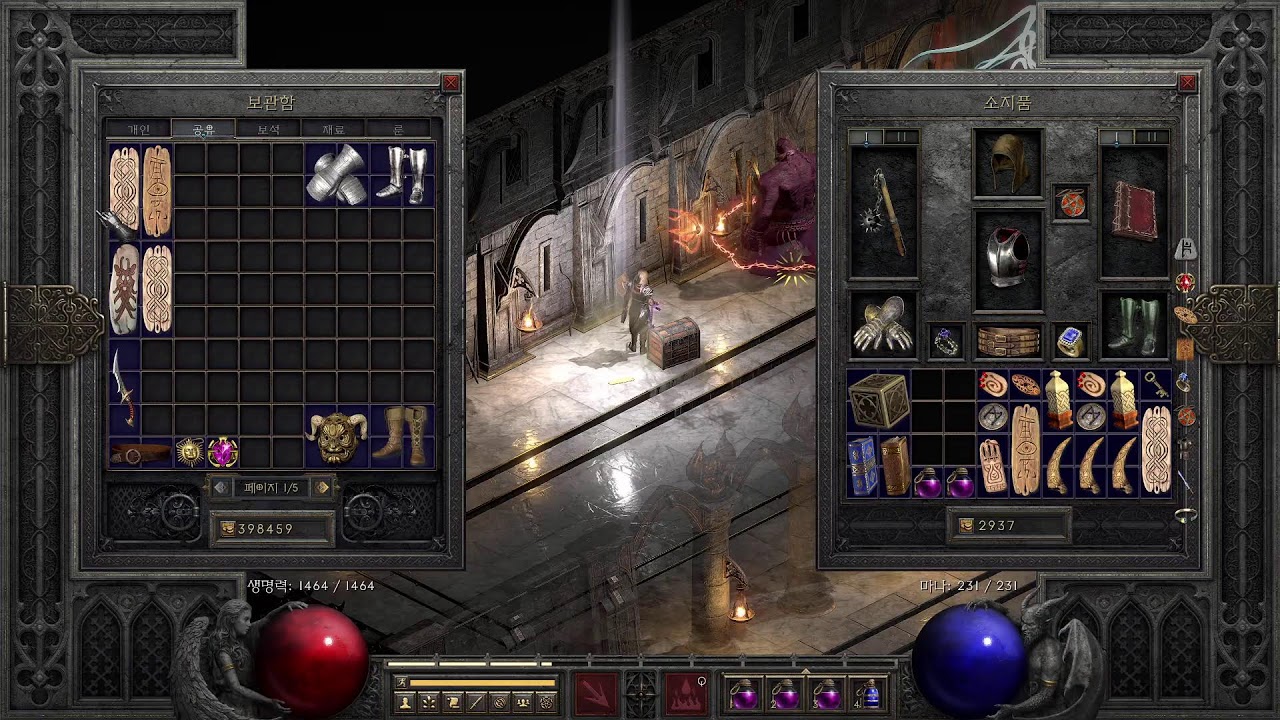
Task: Select the equipped hood helmet
Action: click(x=1007, y=163)
